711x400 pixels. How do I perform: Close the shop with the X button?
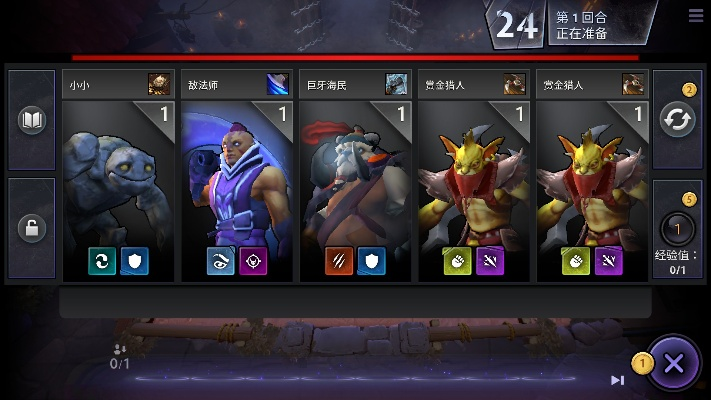(x=674, y=363)
